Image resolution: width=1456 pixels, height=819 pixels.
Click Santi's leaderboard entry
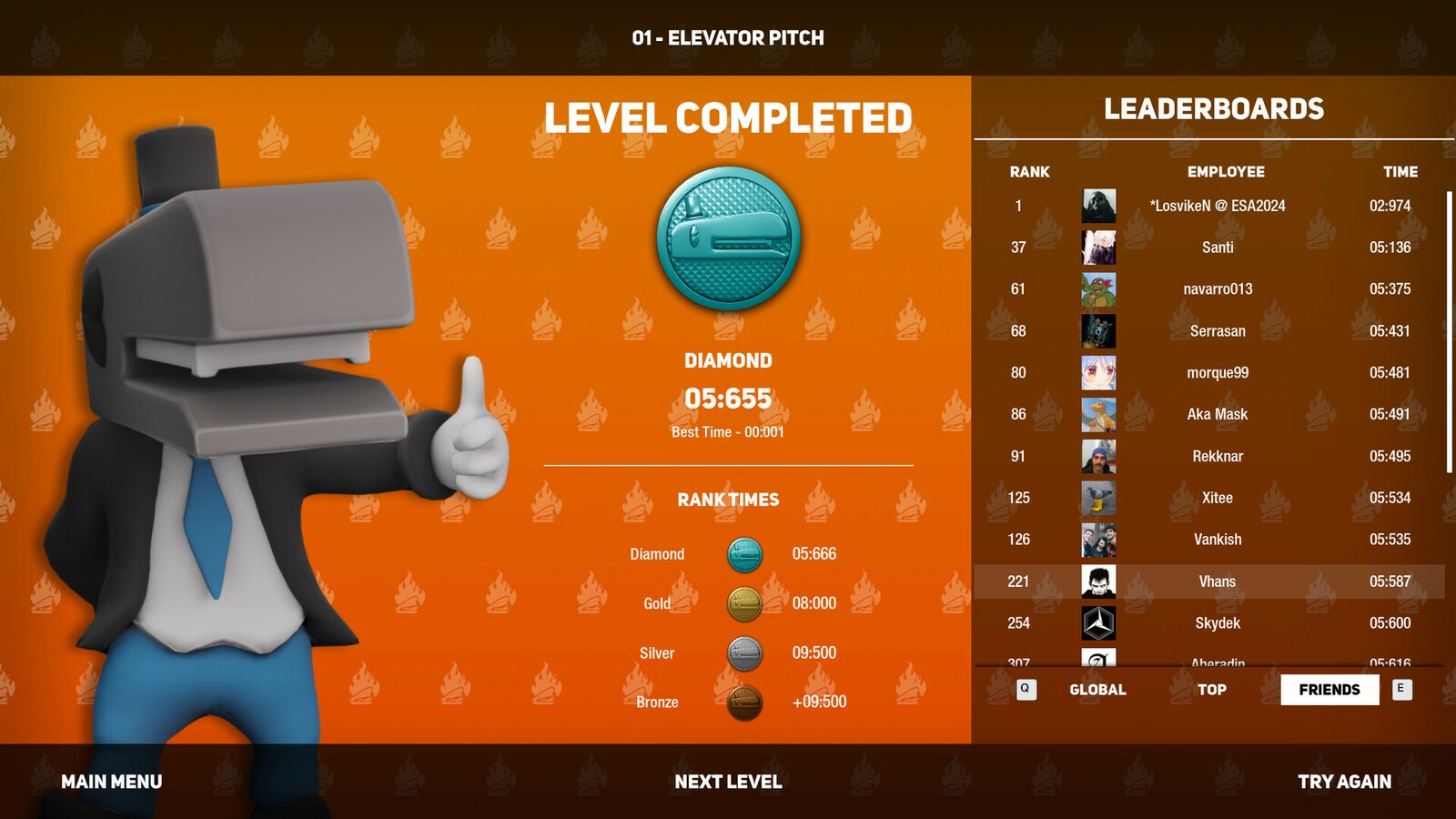tap(1217, 248)
